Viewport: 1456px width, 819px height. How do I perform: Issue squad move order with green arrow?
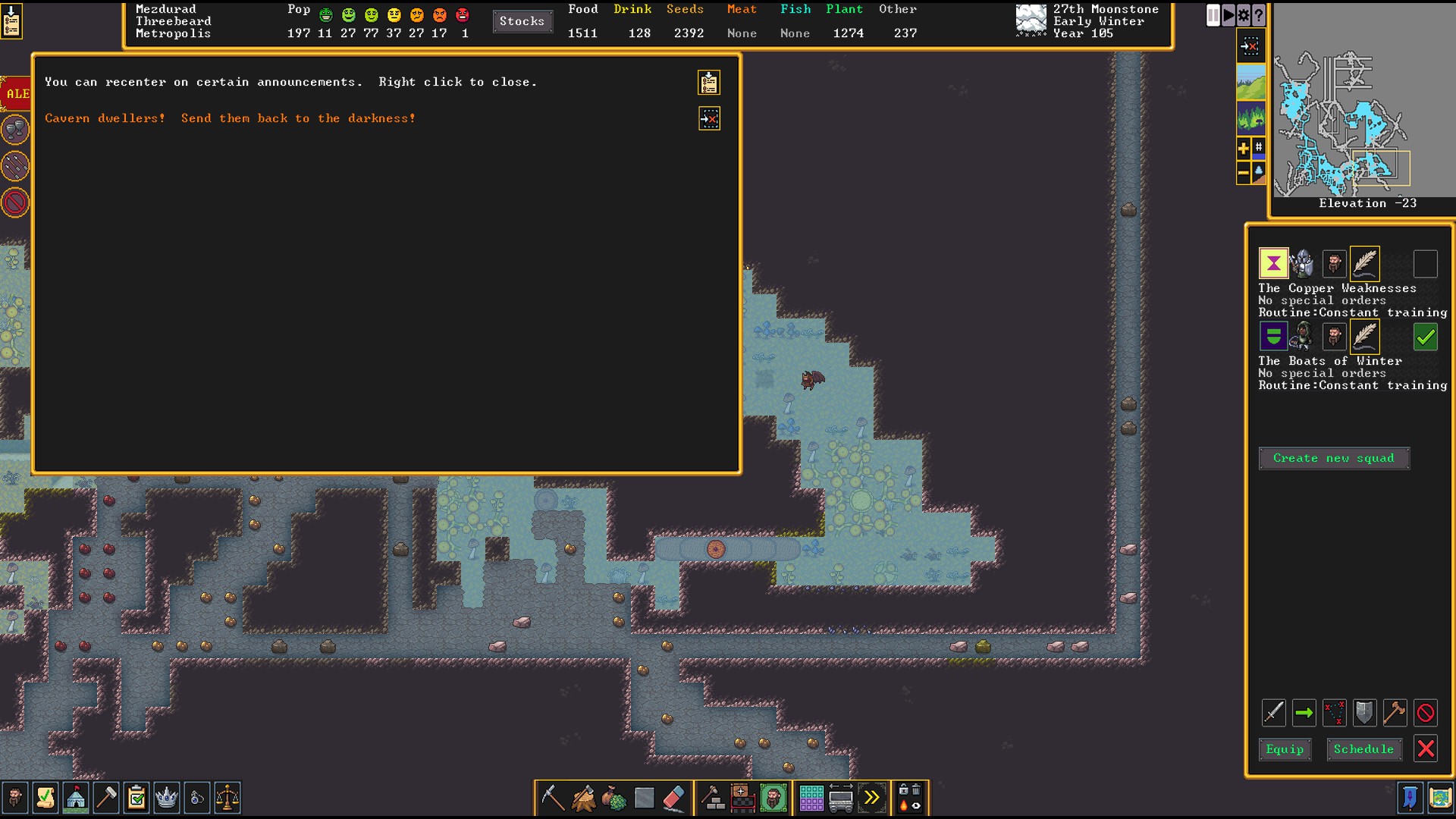pos(1304,713)
